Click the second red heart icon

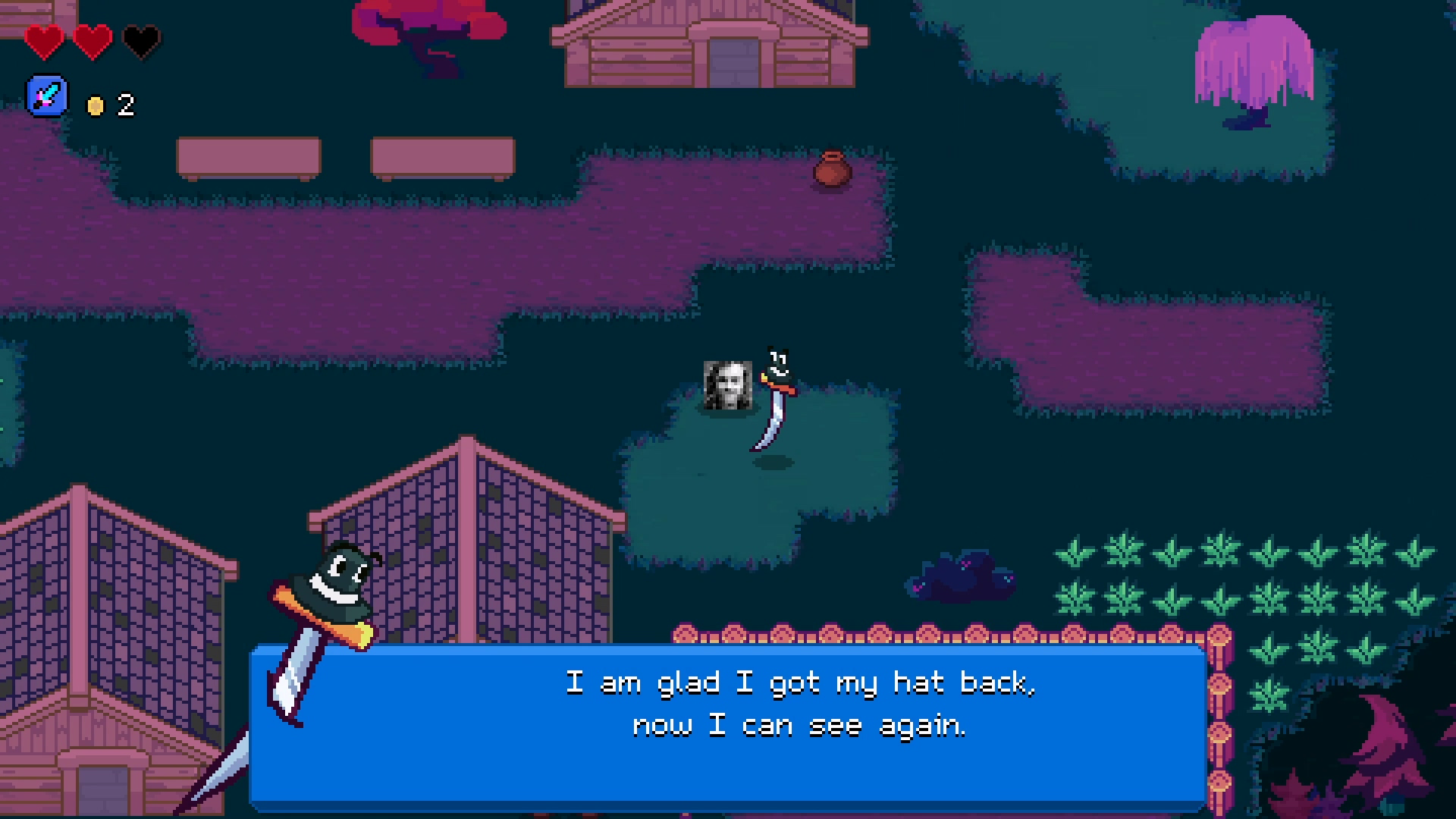pos(93,42)
